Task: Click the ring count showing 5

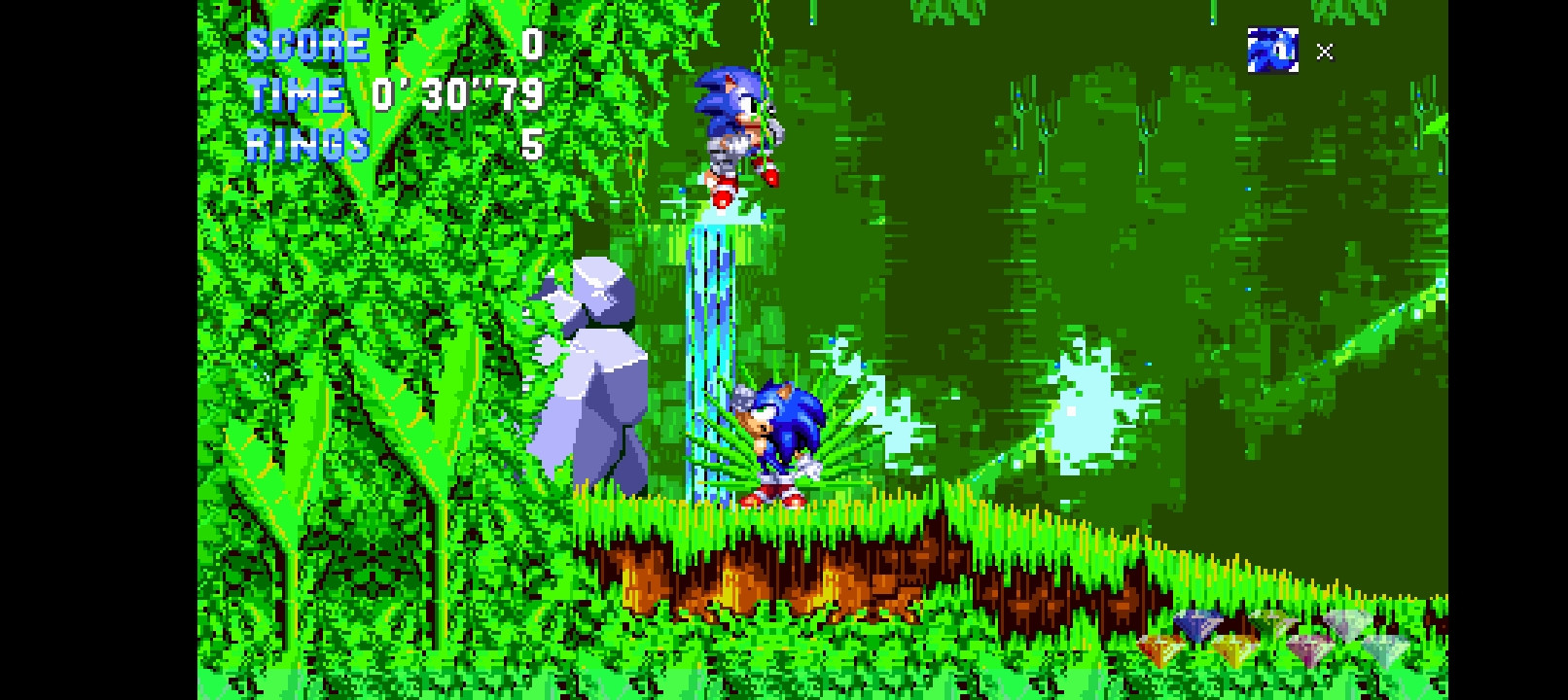Action: (530, 146)
